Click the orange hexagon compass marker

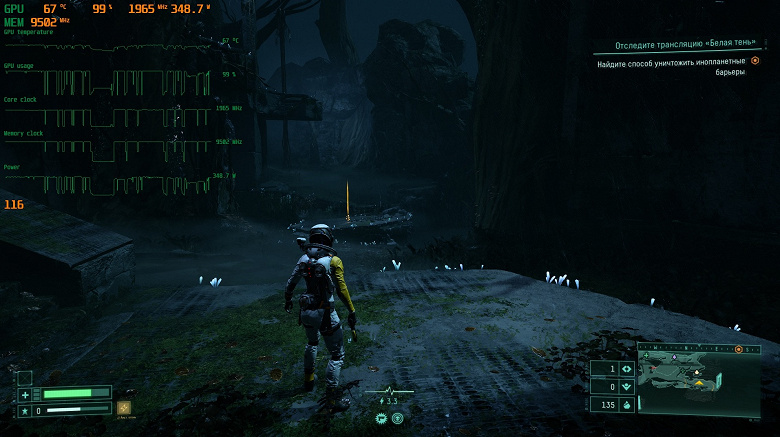[739, 350]
